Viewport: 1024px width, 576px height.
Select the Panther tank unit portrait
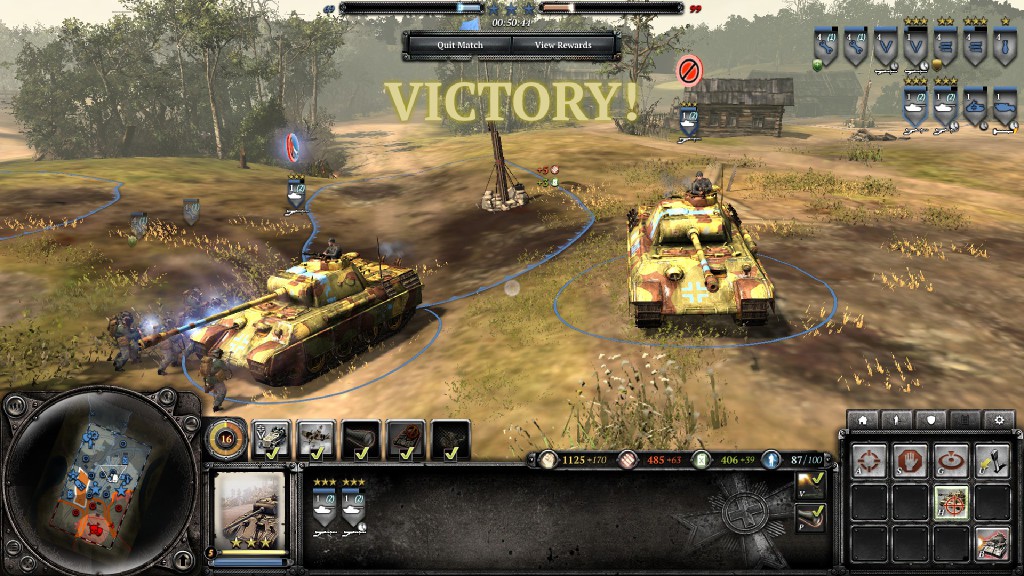pyautogui.click(x=250, y=511)
